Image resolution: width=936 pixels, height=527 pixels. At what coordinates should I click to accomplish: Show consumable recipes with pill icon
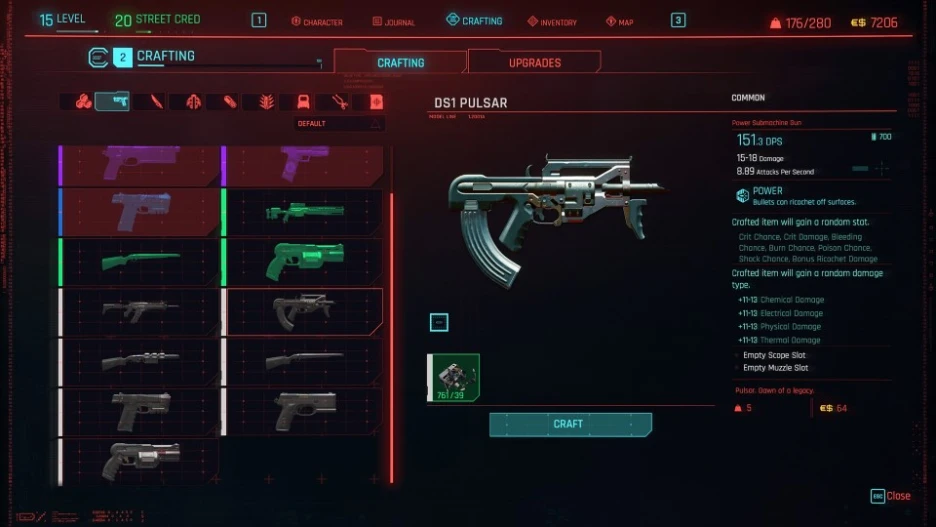pos(230,101)
